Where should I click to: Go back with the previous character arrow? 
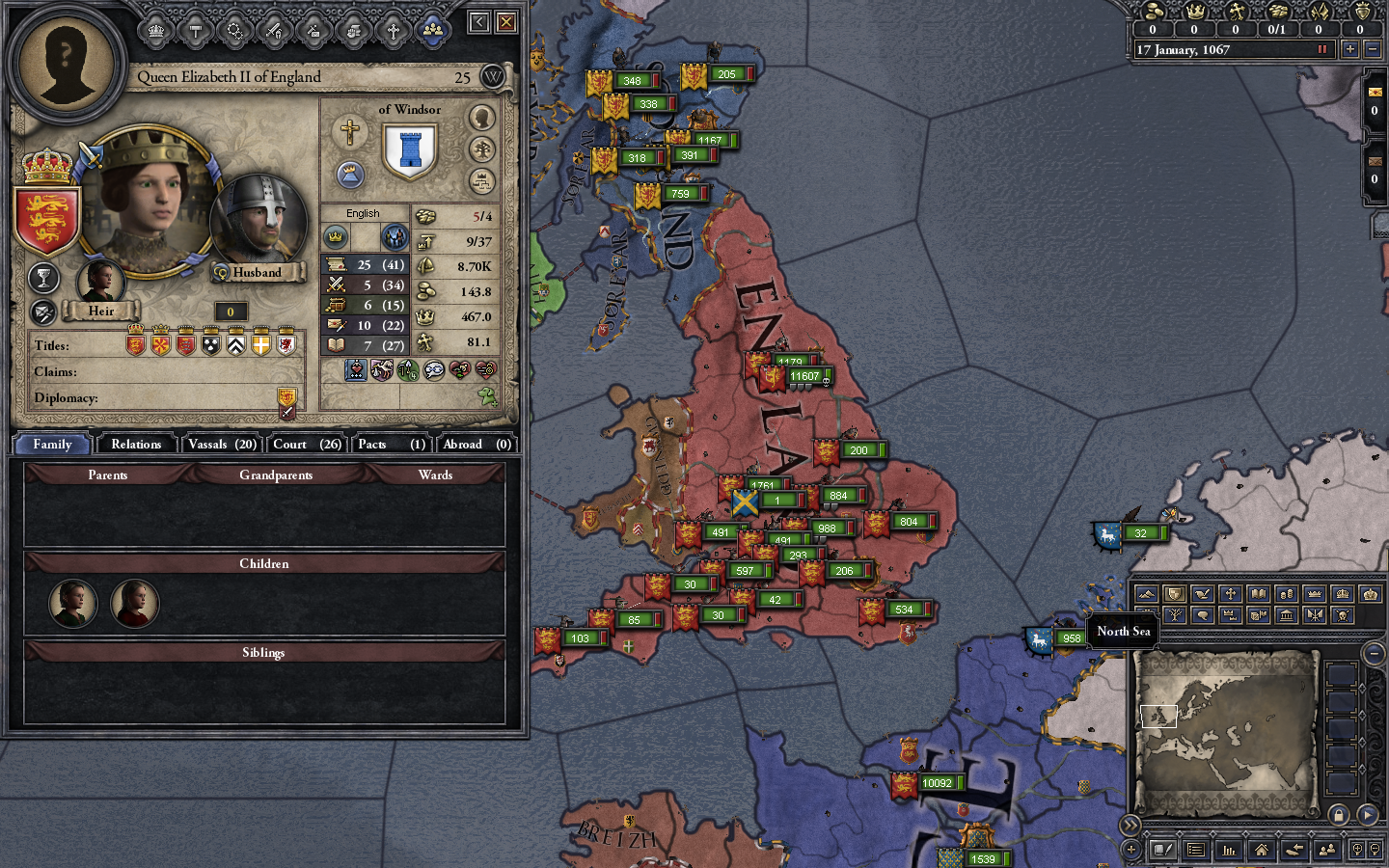click(1294, 851)
